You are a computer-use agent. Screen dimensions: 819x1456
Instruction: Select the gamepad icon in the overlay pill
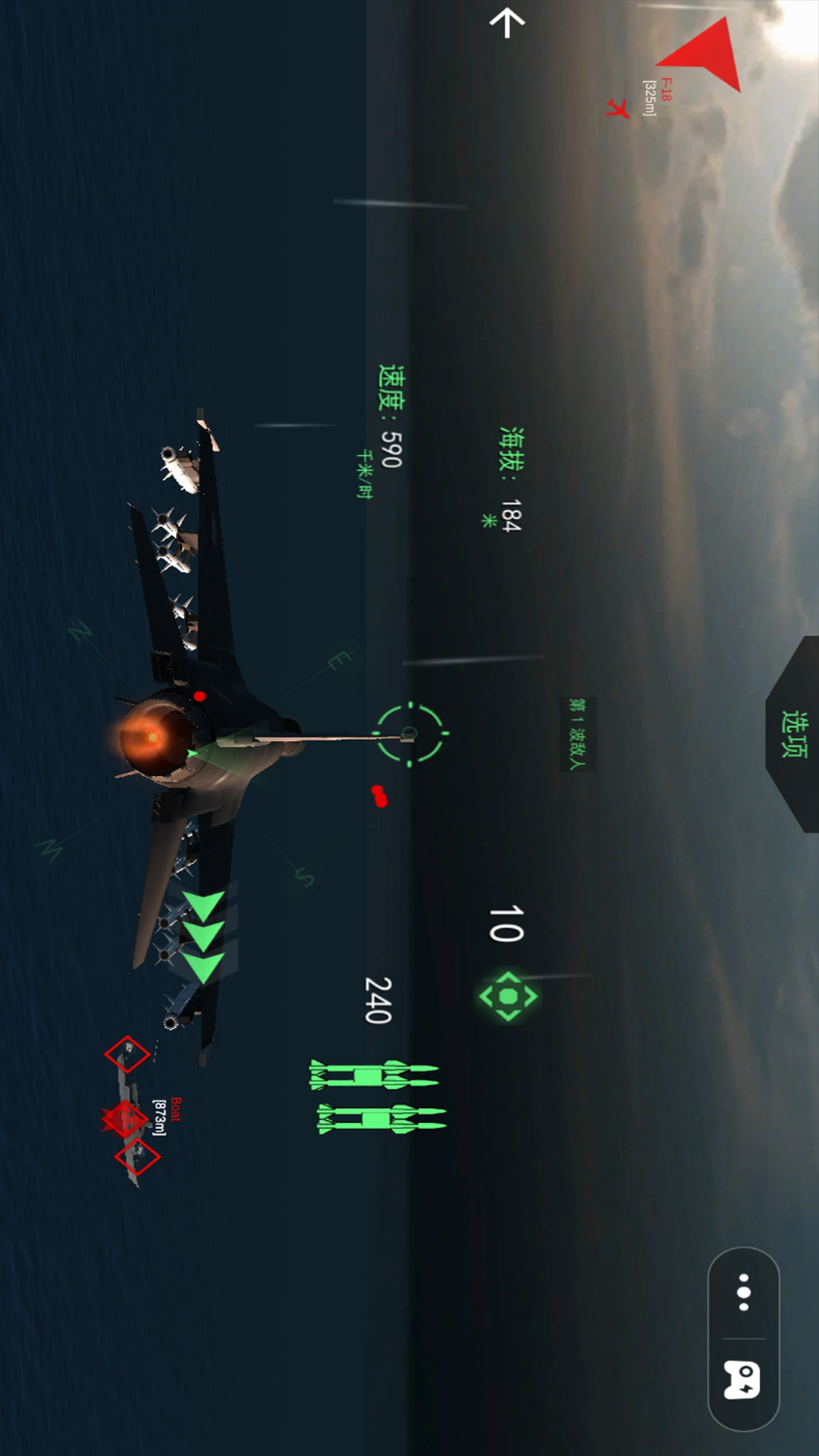click(x=742, y=1379)
